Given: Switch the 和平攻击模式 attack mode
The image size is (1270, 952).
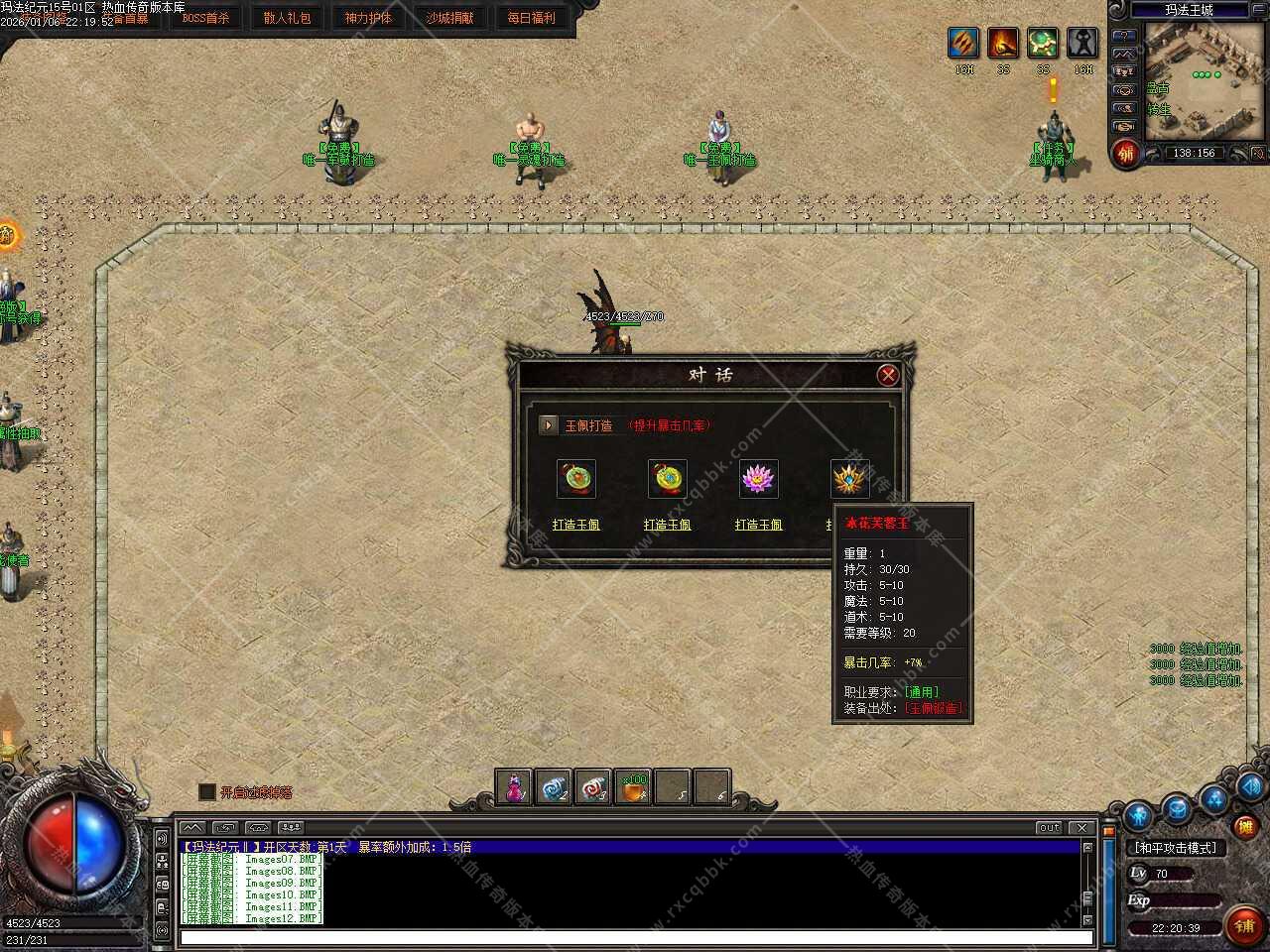Looking at the screenshot, I should (x=1175, y=848).
